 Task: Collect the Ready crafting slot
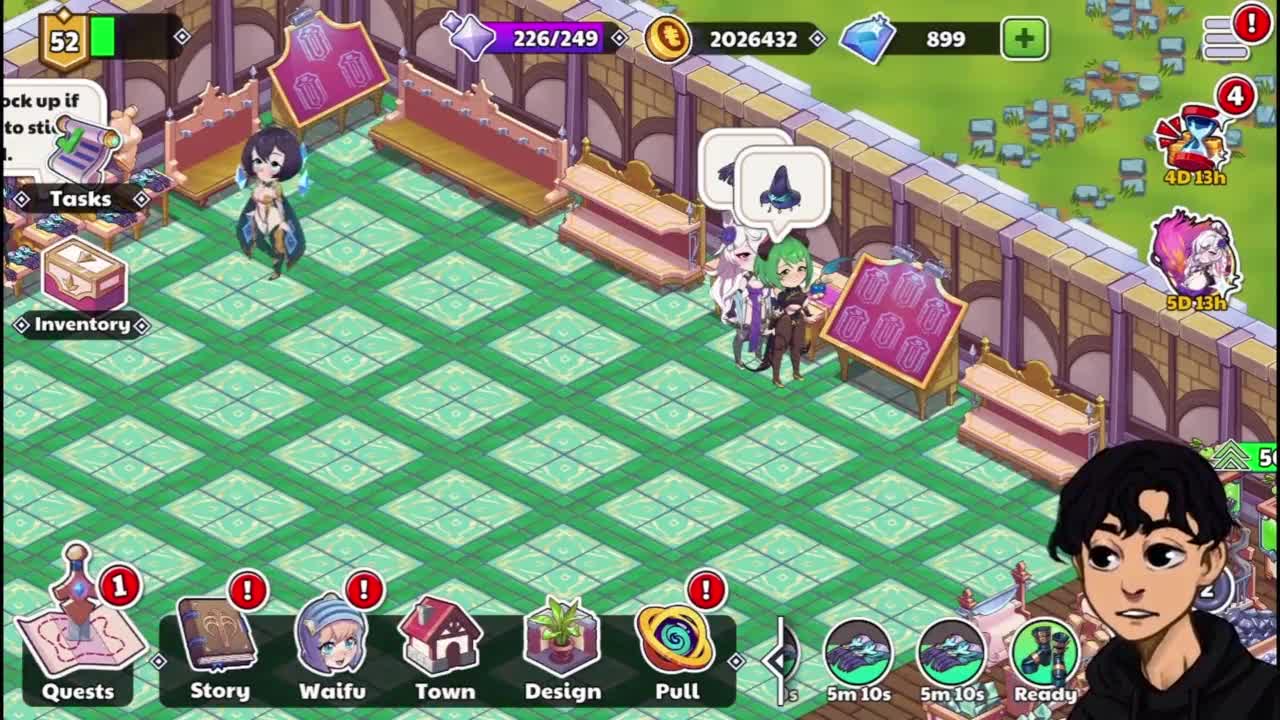pyautogui.click(x=1045, y=655)
